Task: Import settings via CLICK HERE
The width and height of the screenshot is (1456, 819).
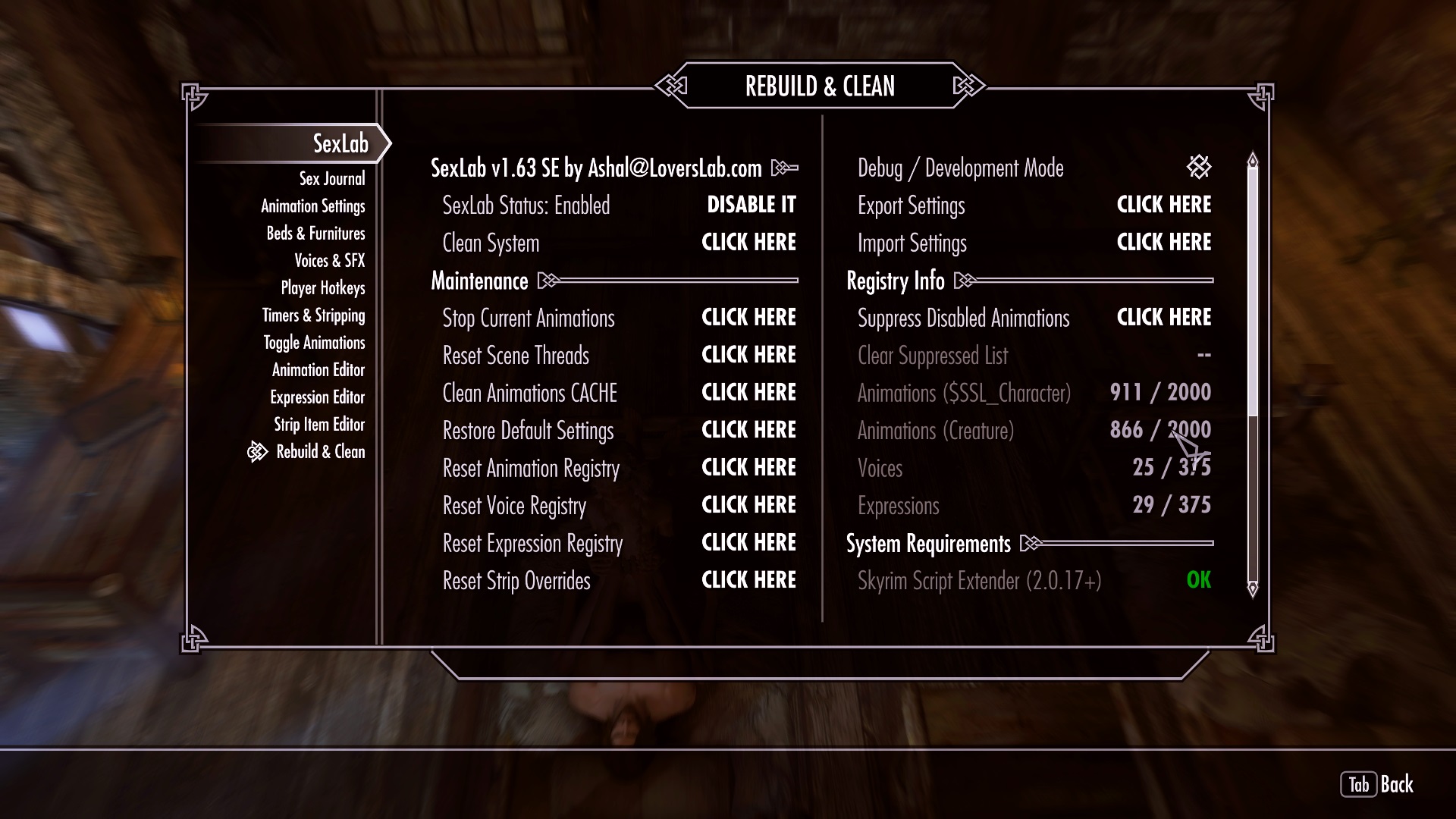Action: coord(1163,242)
